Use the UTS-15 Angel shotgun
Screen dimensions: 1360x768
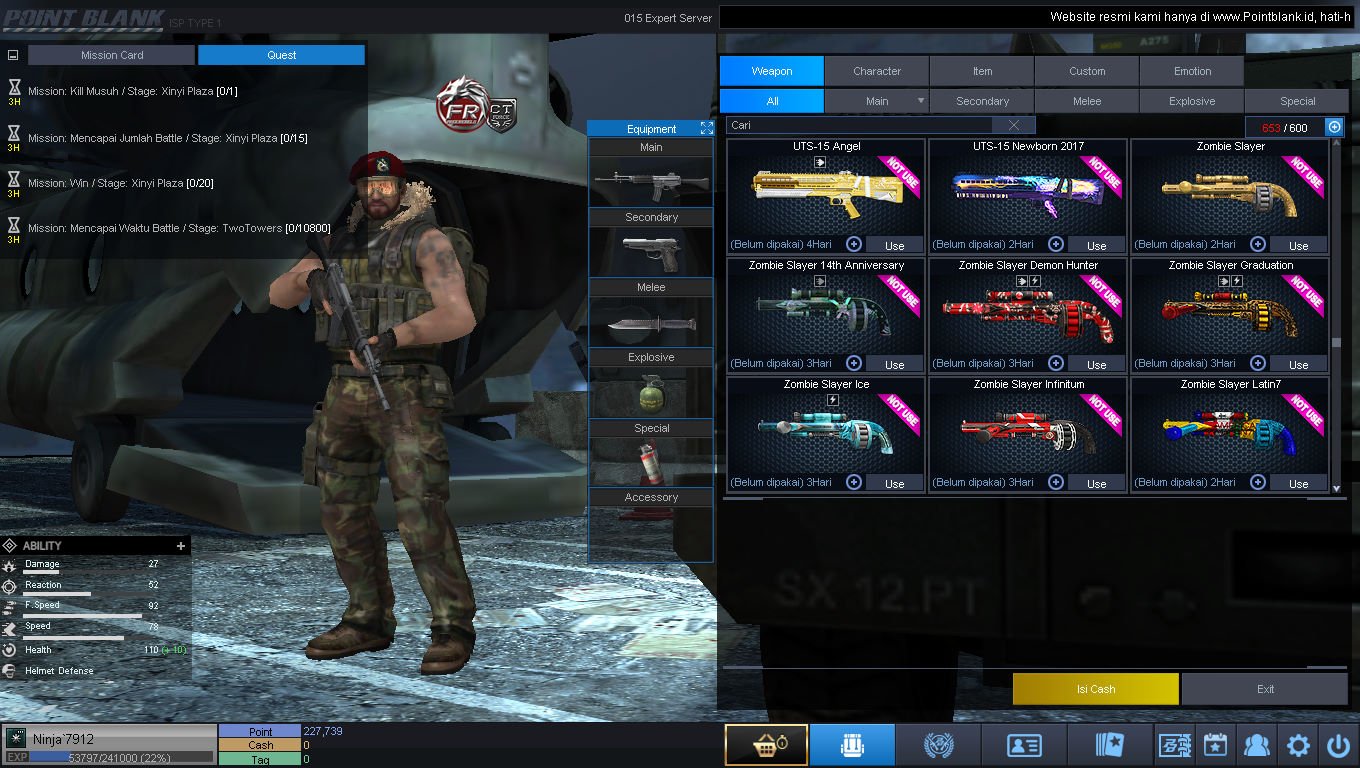(x=894, y=245)
